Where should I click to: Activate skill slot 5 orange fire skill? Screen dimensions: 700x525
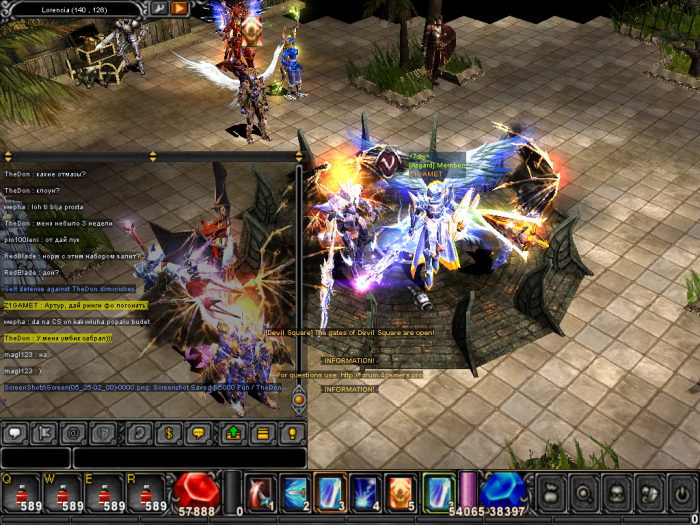point(400,492)
